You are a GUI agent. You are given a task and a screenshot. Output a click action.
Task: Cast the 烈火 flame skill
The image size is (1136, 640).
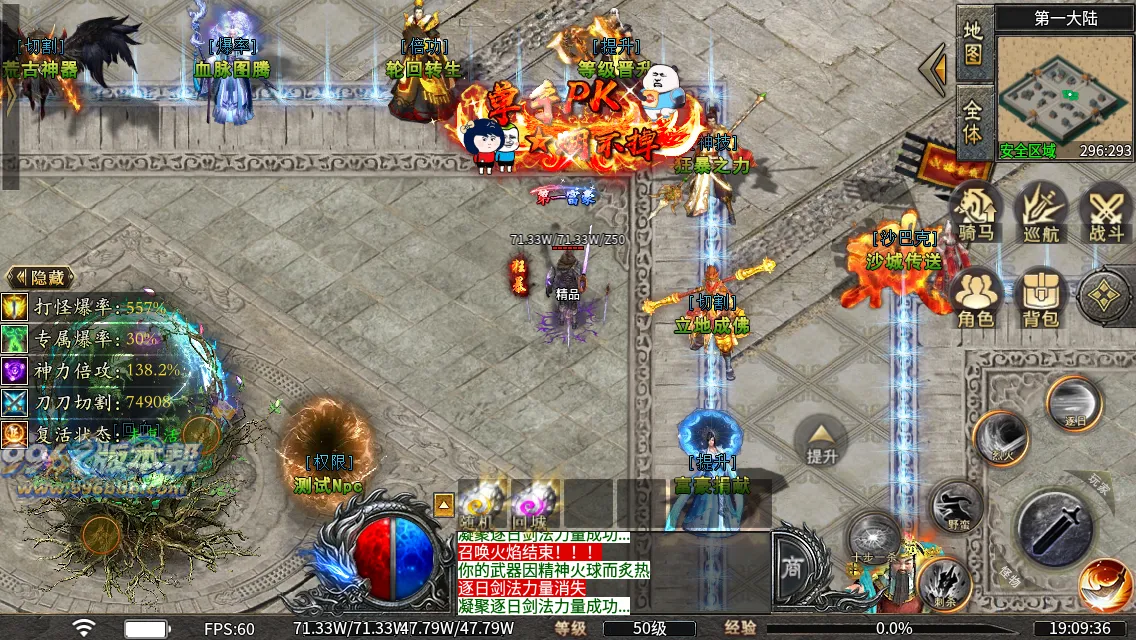point(1001,438)
